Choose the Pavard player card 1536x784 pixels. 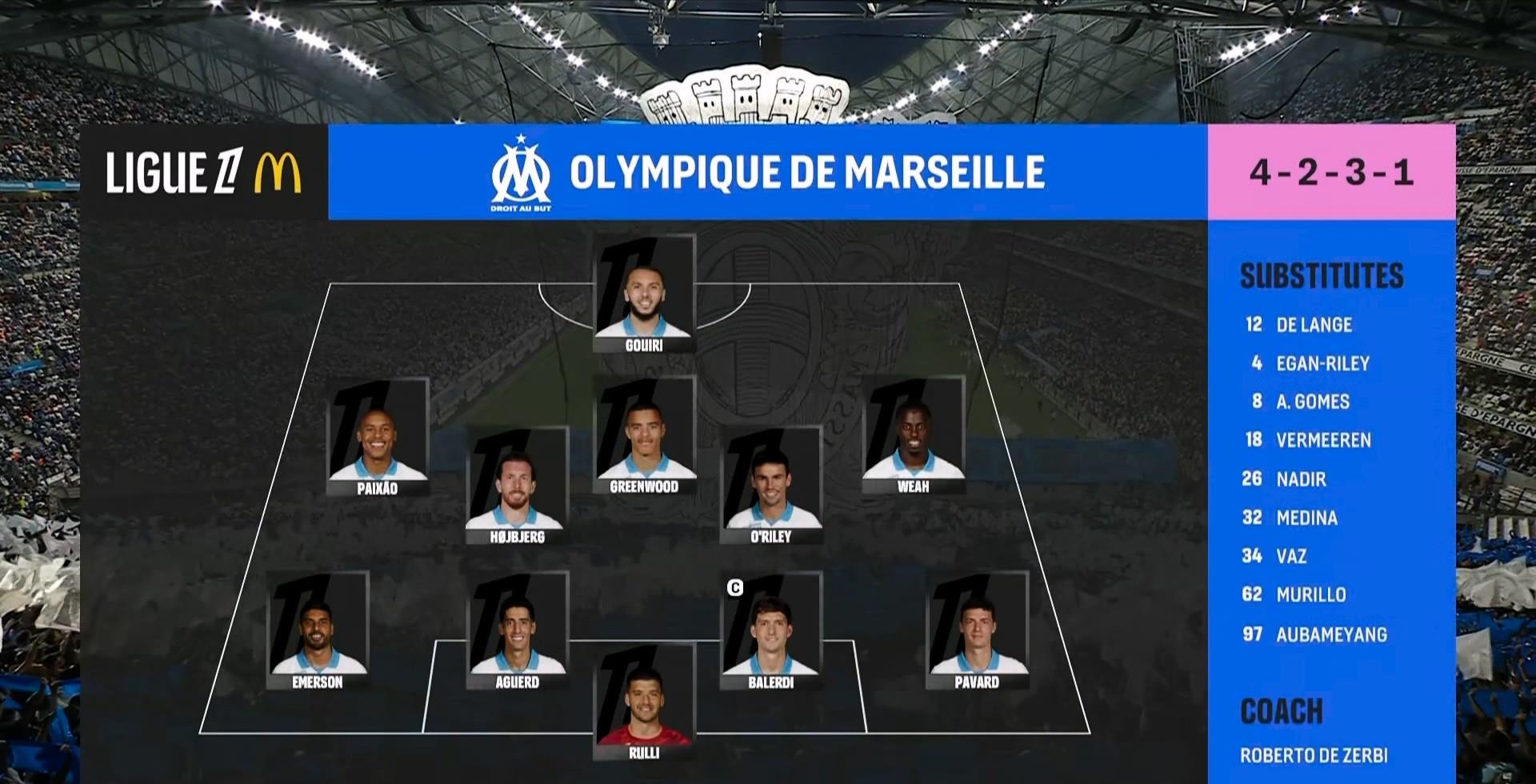point(977,631)
